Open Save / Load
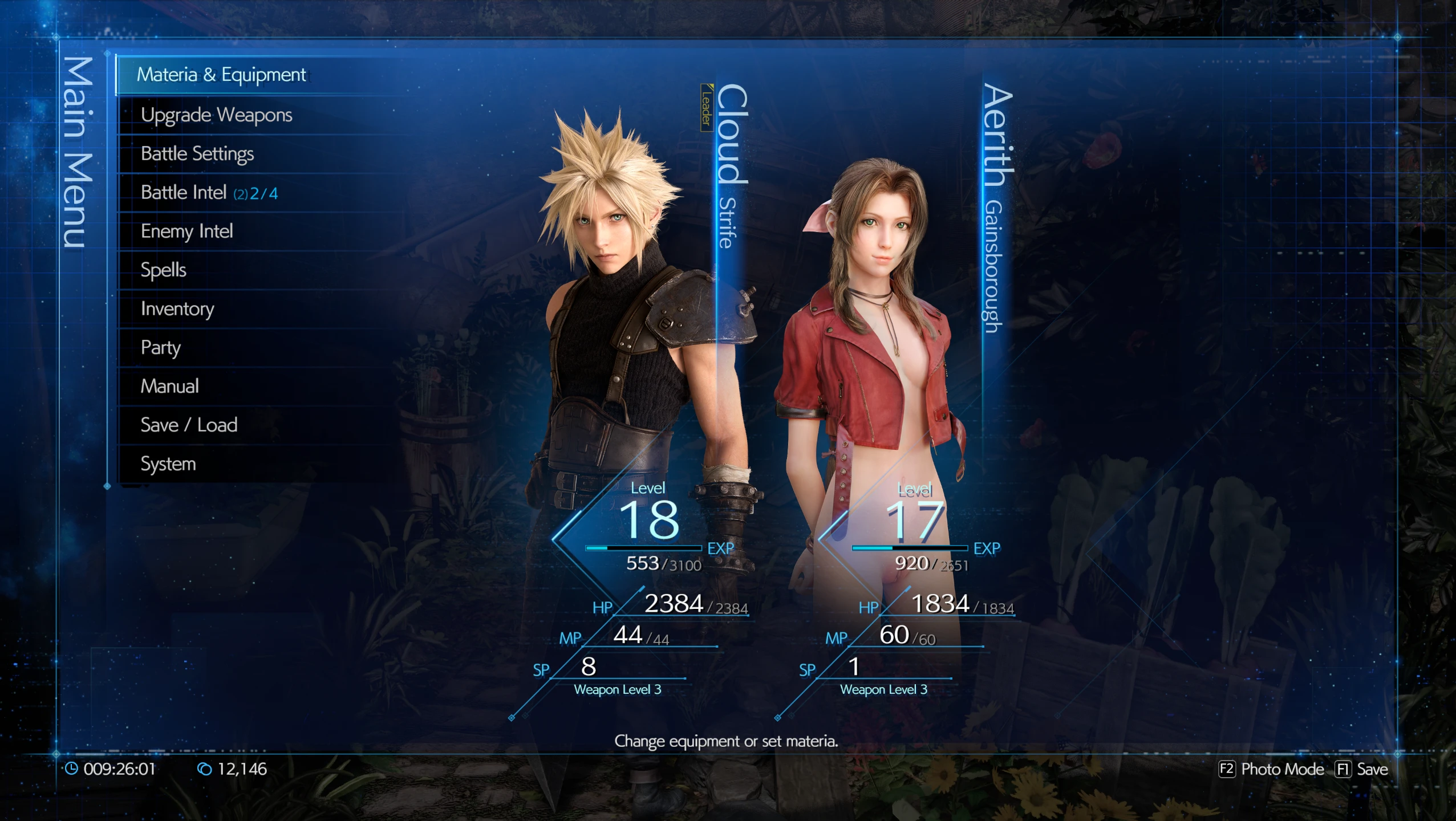 coord(189,425)
